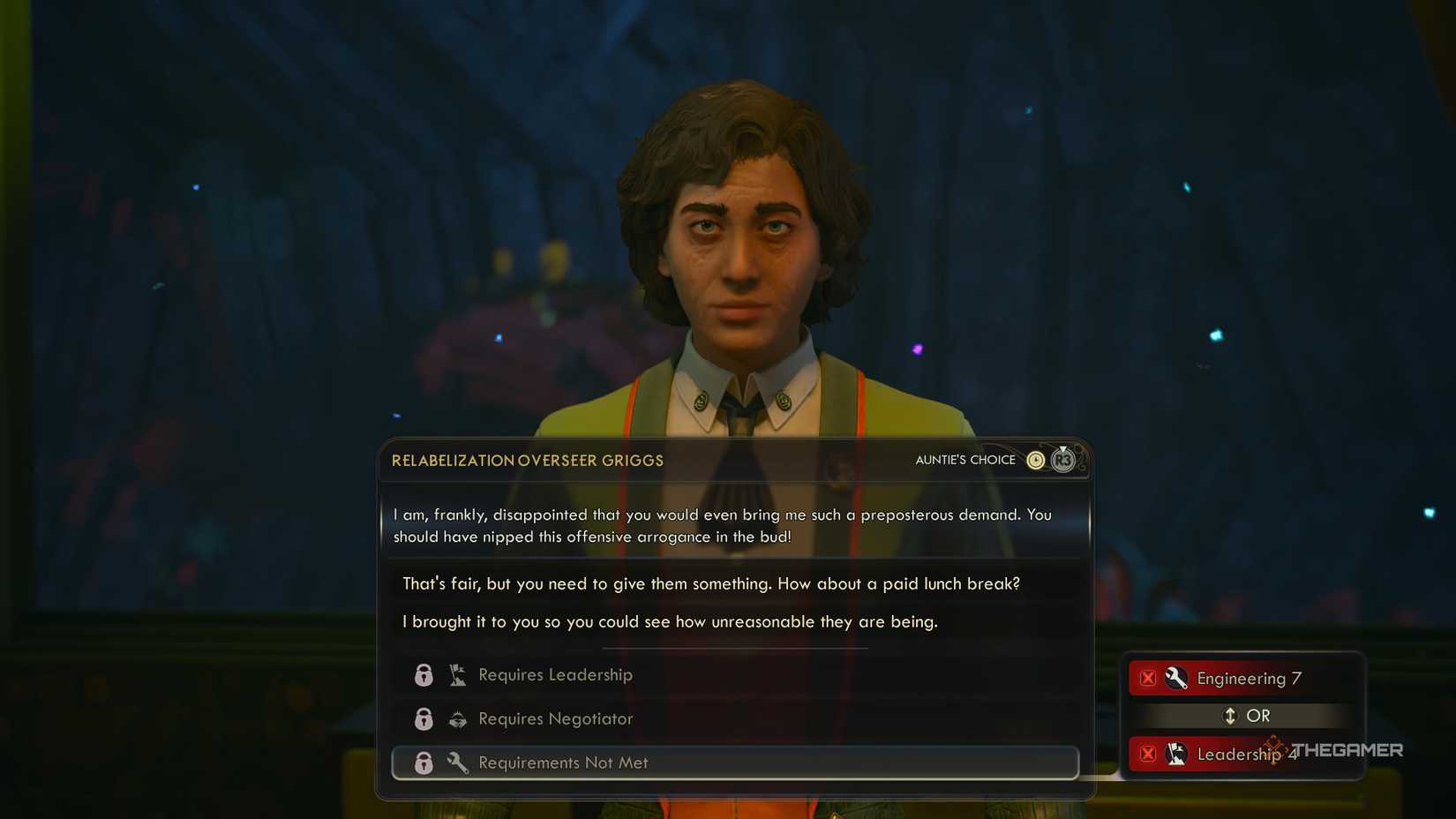Click the Leadership flag skill icon
The width and height of the screenshot is (1456, 819).
(x=1177, y=755)
